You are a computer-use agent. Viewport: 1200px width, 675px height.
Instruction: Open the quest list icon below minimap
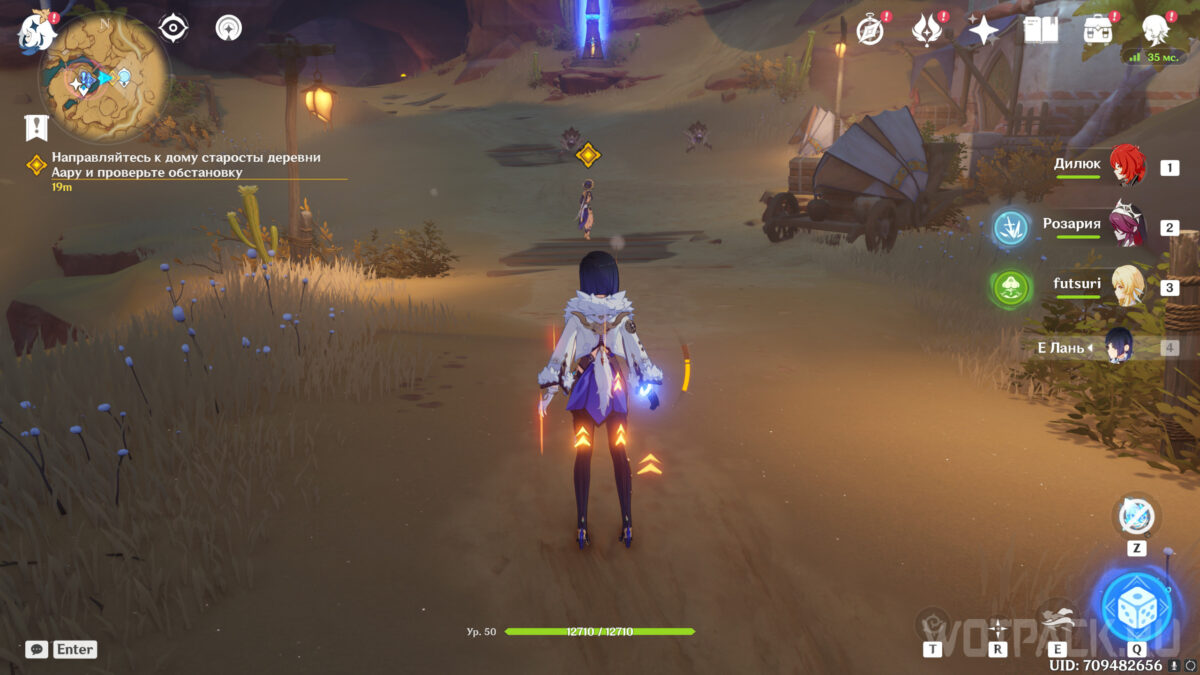point(37,127)
